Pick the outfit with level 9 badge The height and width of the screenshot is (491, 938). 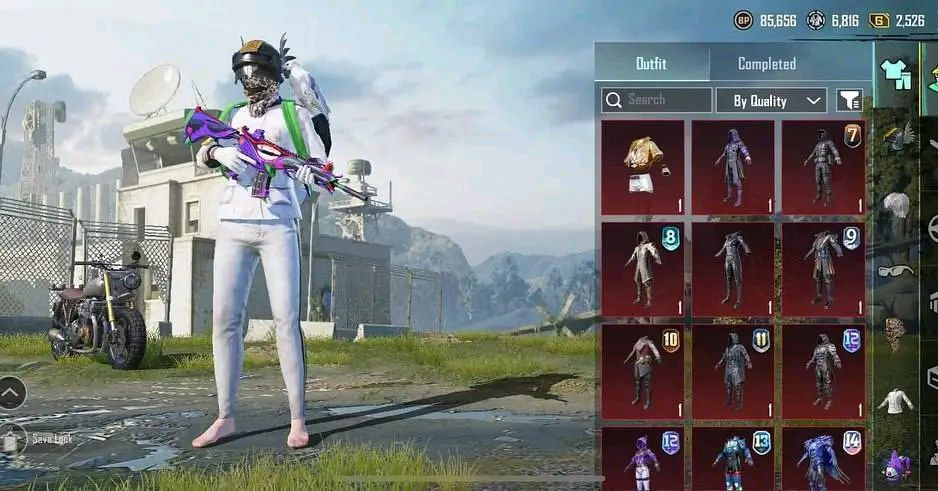click(x=823, y=268)
